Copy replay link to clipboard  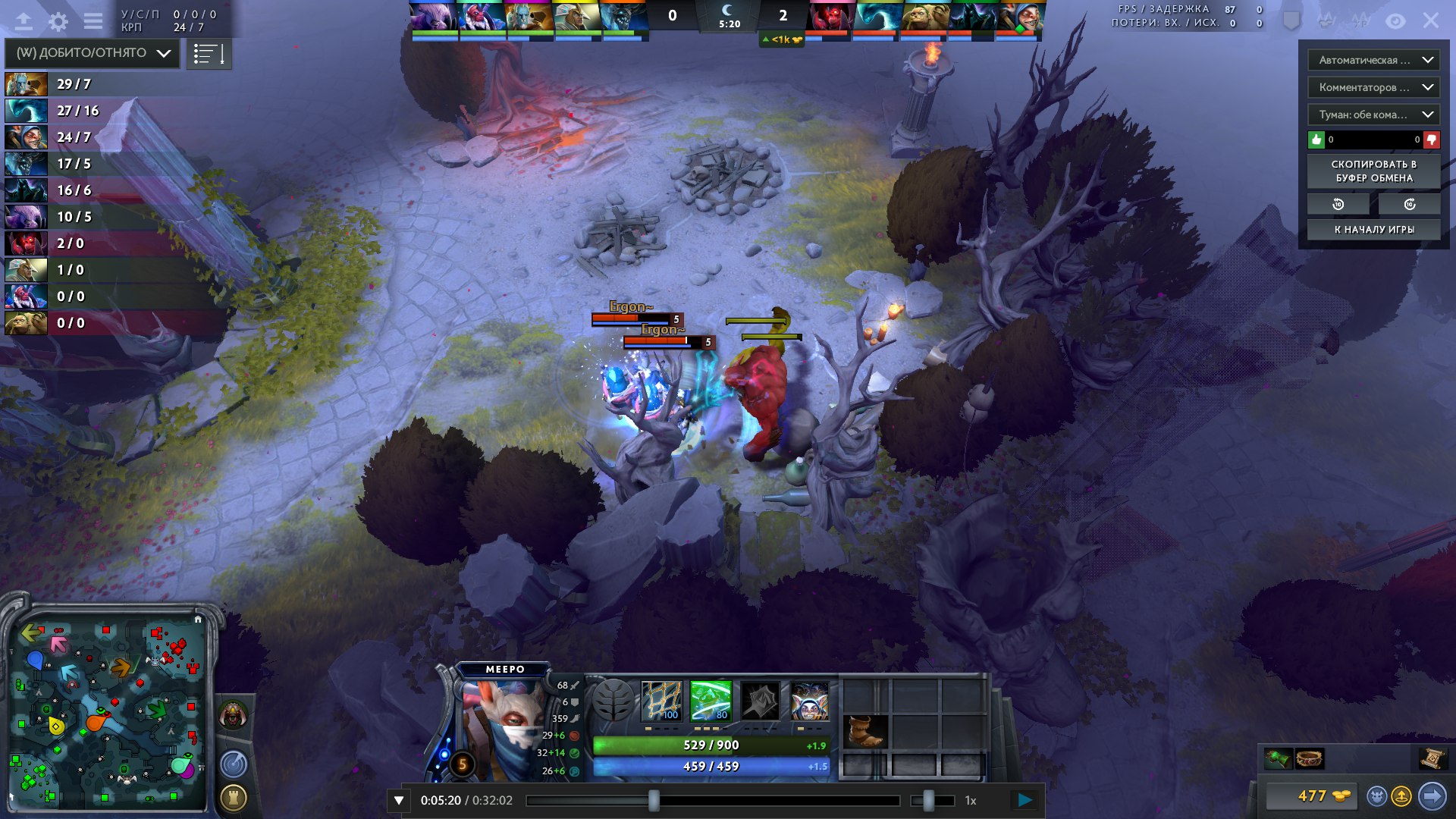click(x=1373, y=171)
